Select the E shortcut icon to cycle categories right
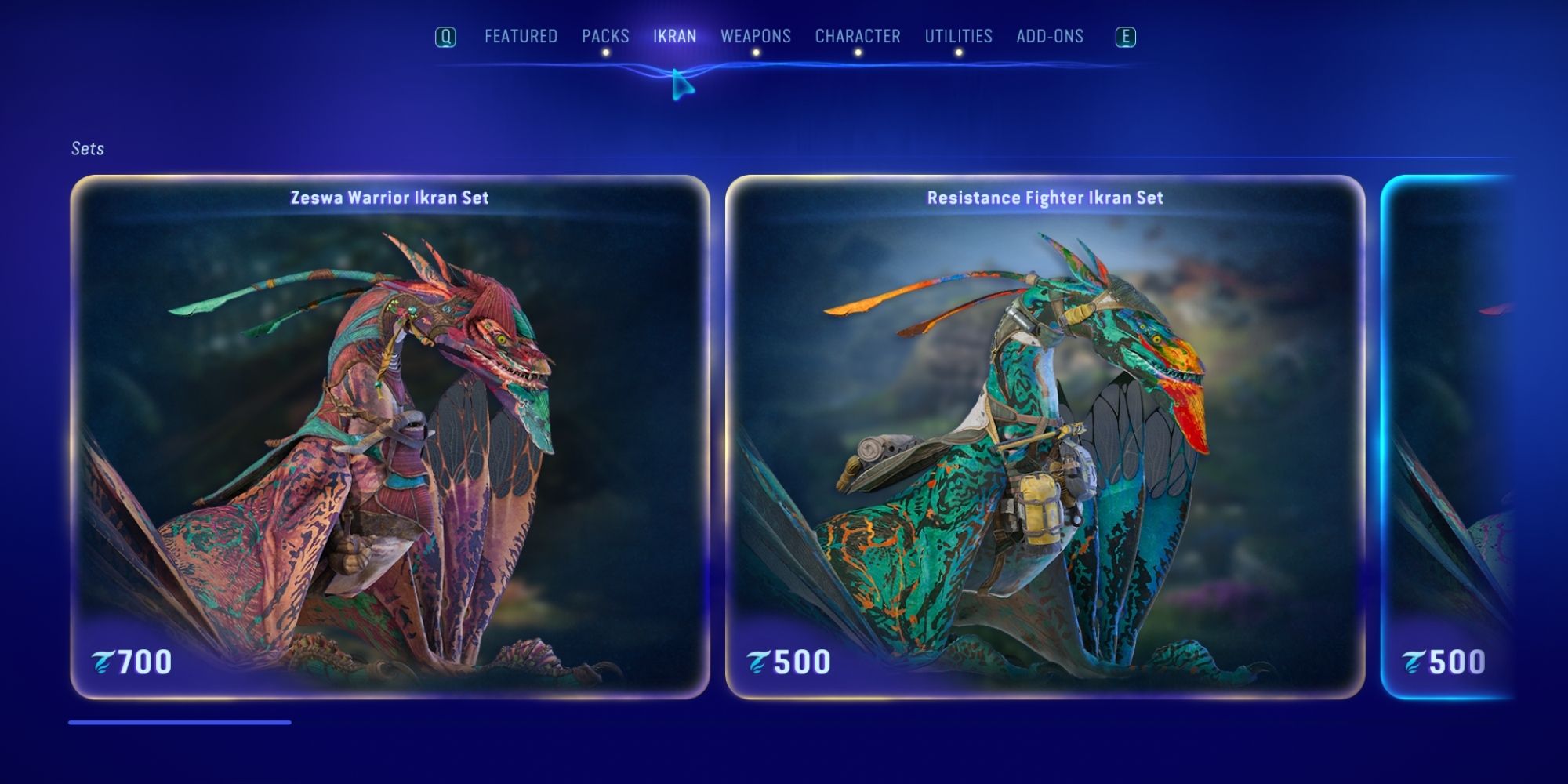The width and height of the screenshot is (1568, 784). (x=1124, y=36)
